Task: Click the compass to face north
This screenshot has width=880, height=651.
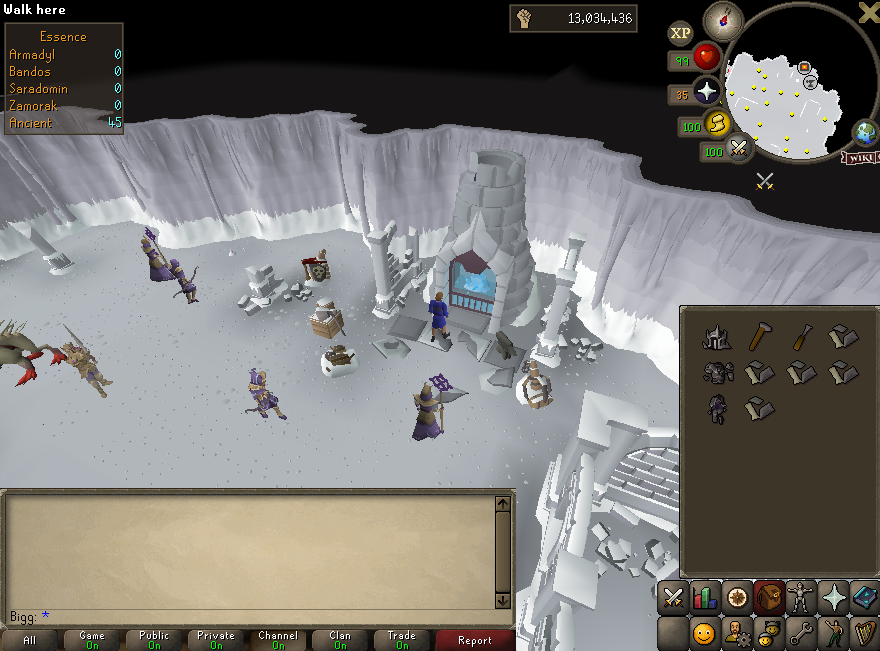Action: 721,21
